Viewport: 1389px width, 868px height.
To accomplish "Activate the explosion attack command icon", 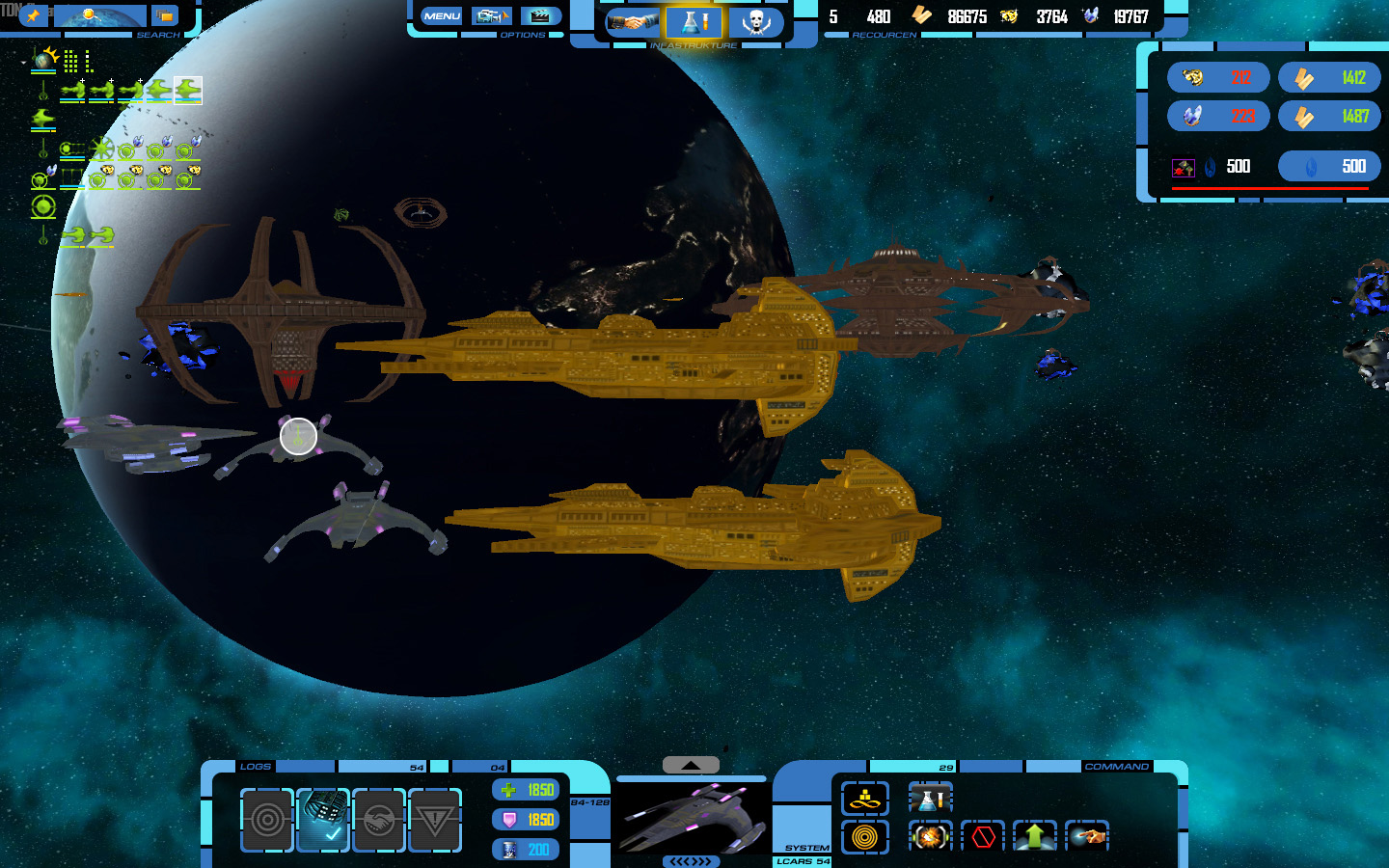I will [930, 836].
